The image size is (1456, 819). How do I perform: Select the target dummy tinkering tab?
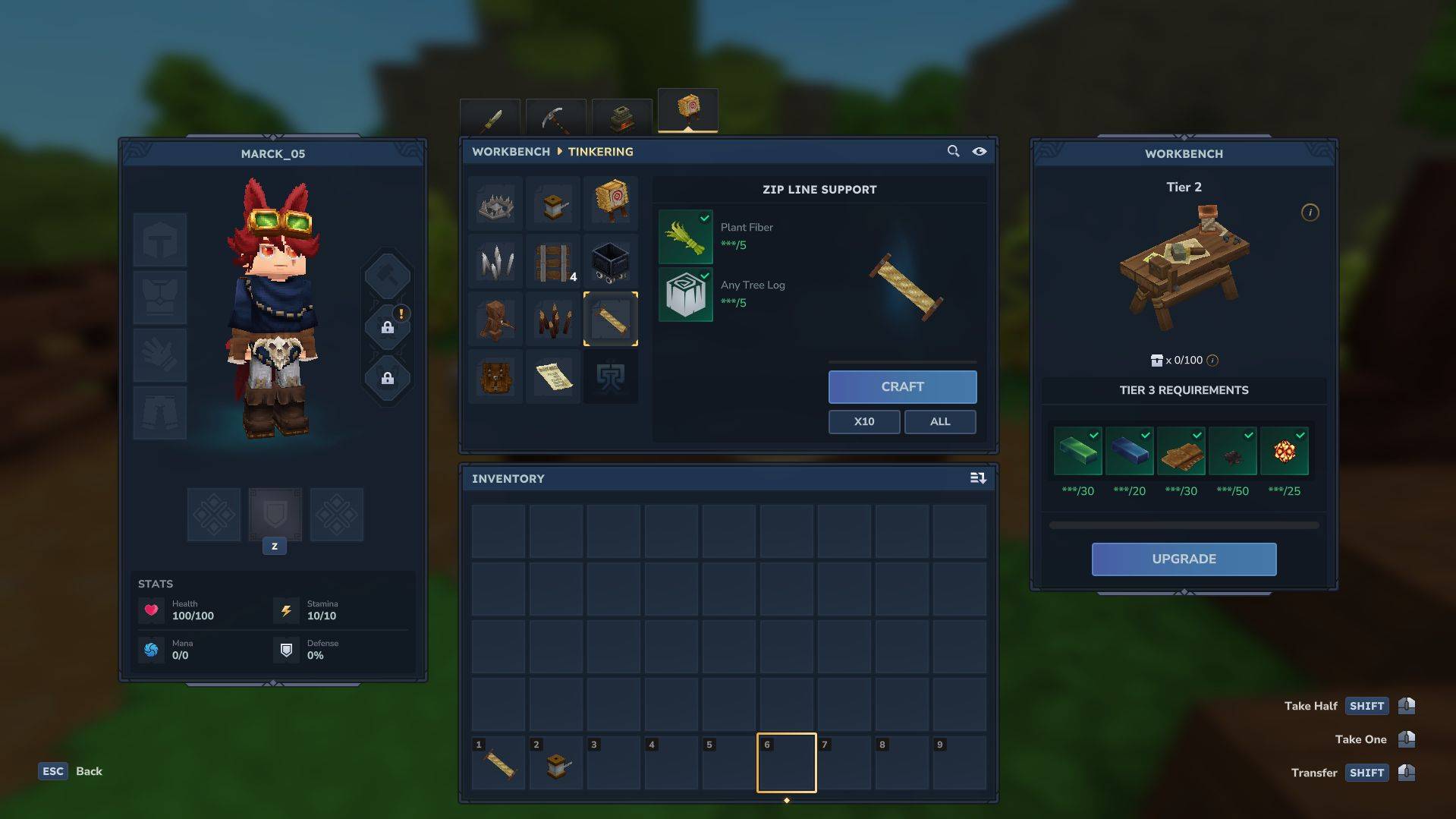(687, 110)
